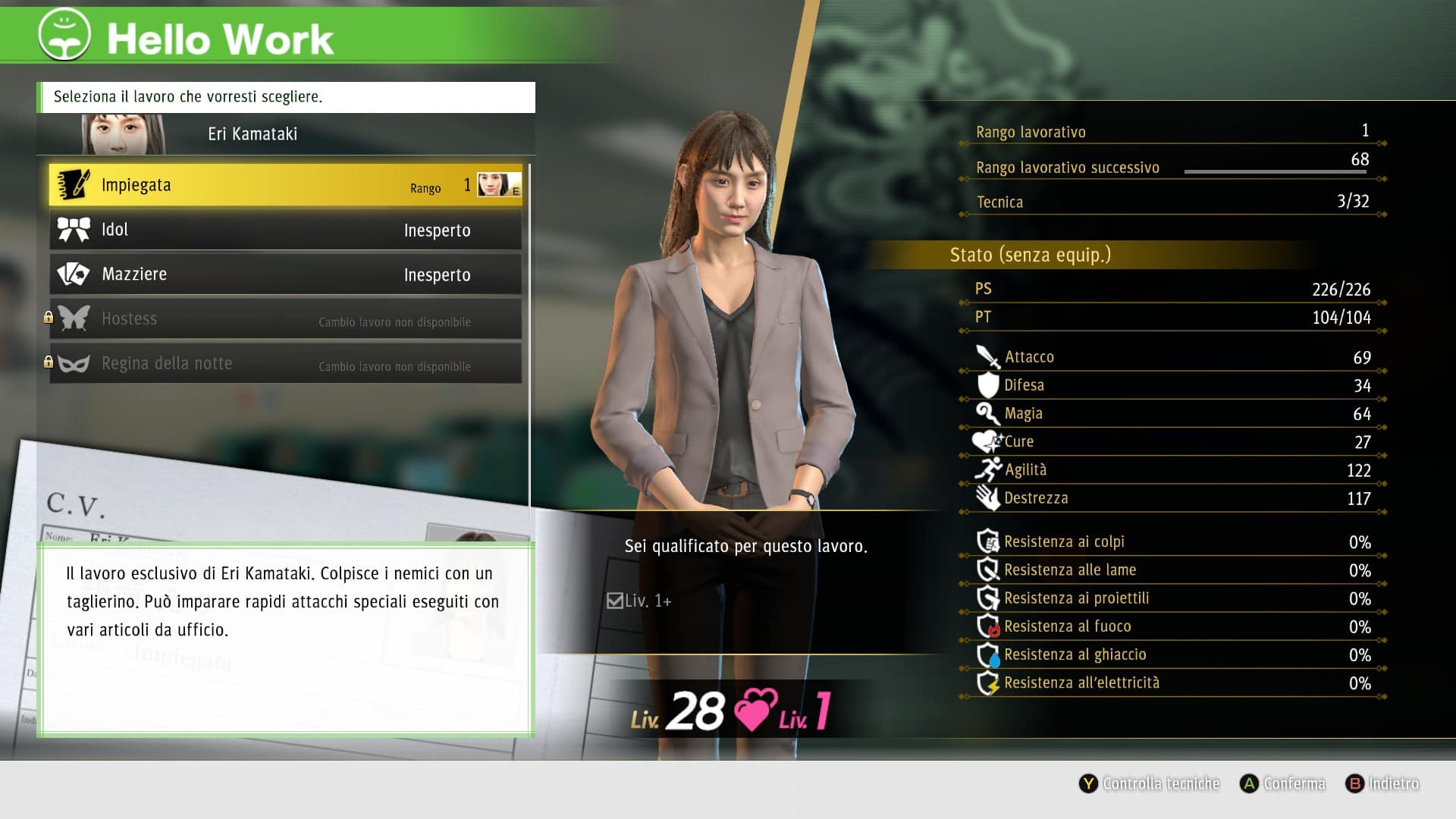Select the locked Hostess job
The height and width of the screenshot is (819, 1456).
click(285, 319)
